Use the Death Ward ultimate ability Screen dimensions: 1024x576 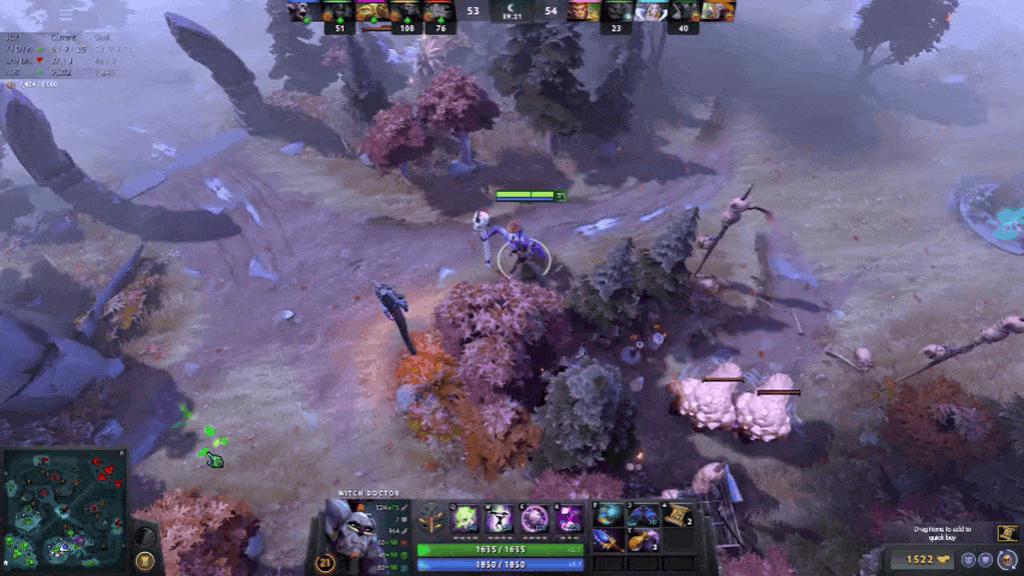(x=569, y=518)
